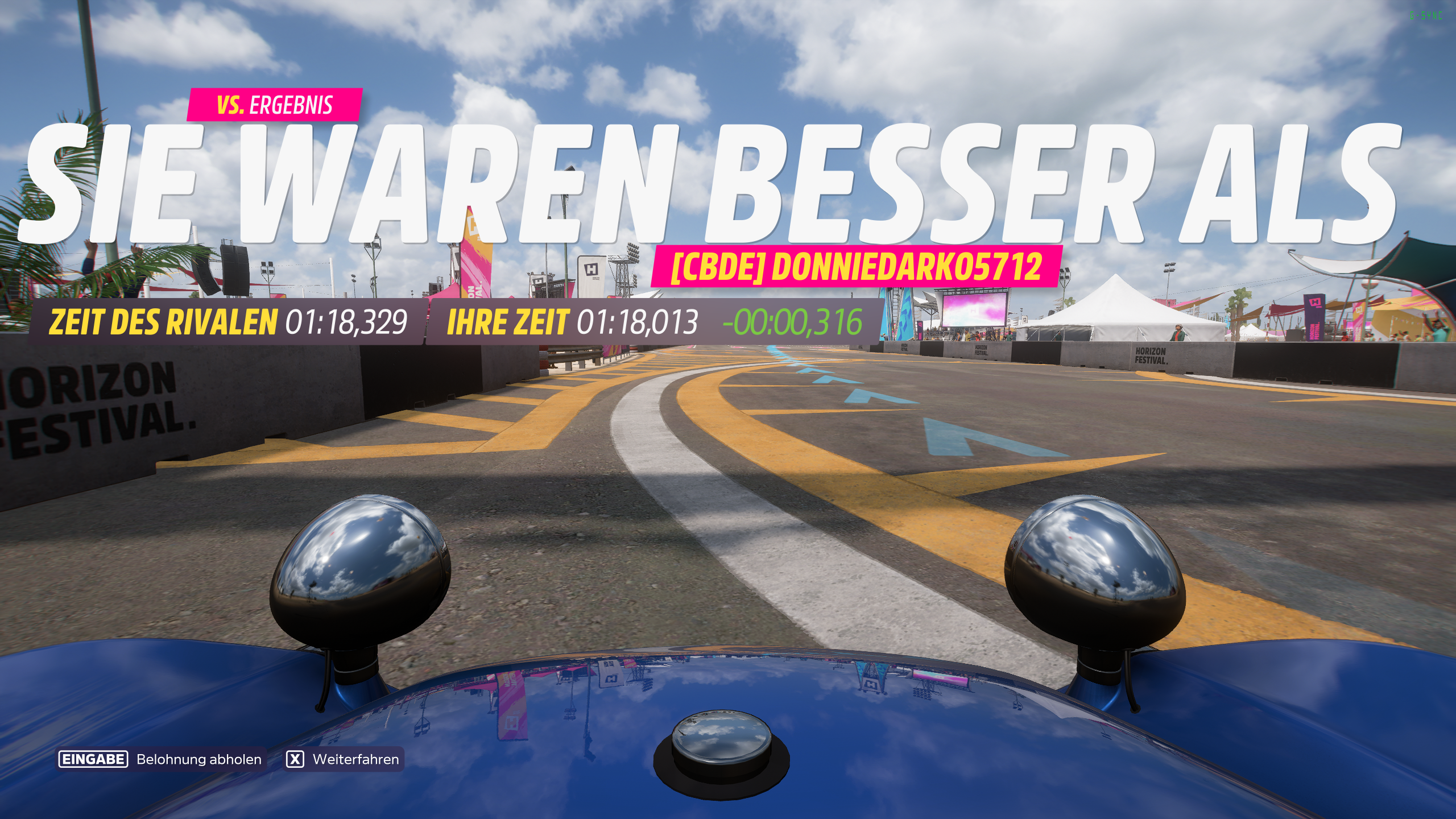Click the [CBDE] DONNIEDARKO5712 rival name banner
The width and height of the screenshot is (1456, 819).
860,267
